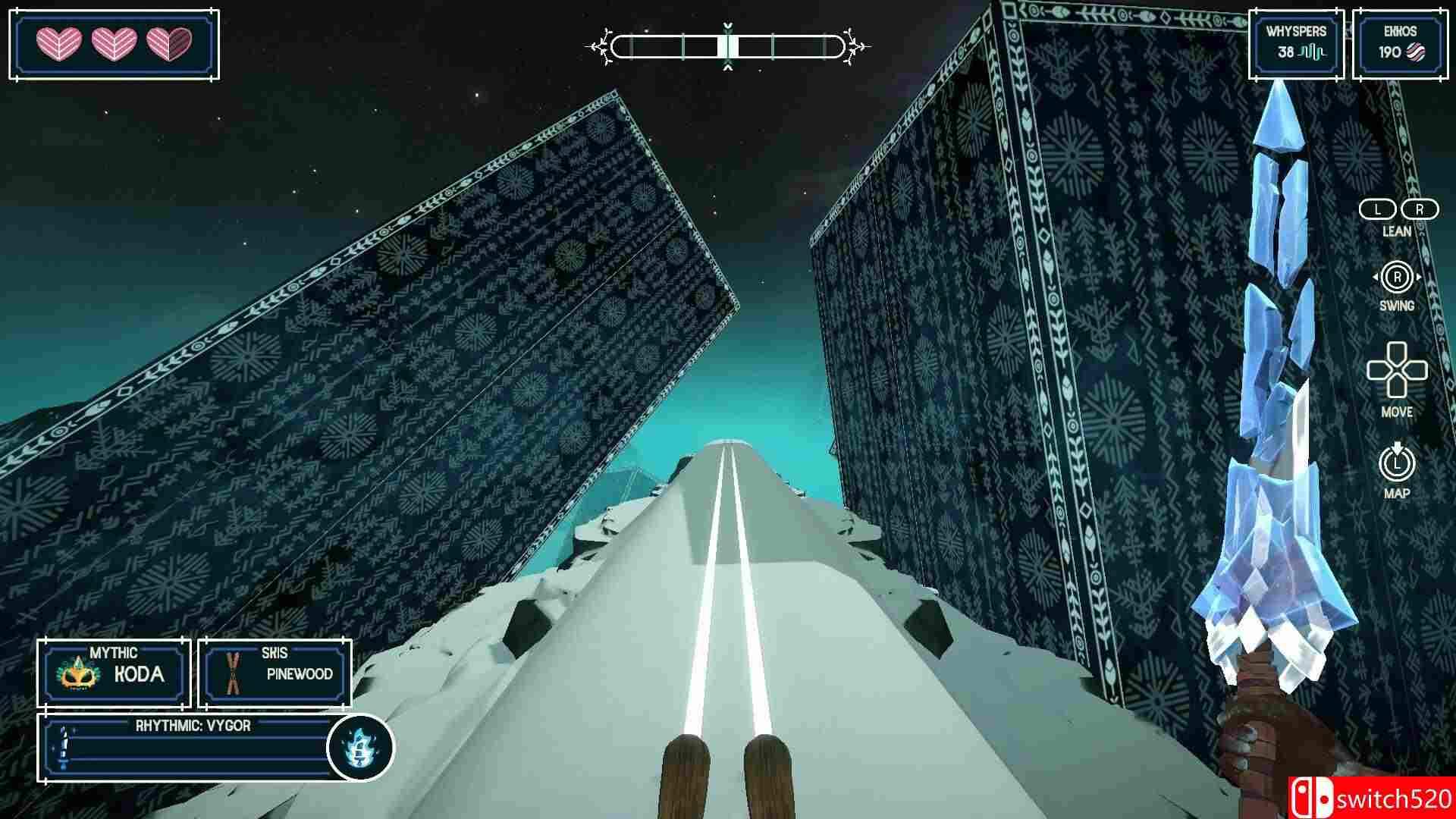Image resolution: width=1456 pixels, height=819 pixels.
Task: Click the compass heading bar
Action: click(x=727, y=47)
